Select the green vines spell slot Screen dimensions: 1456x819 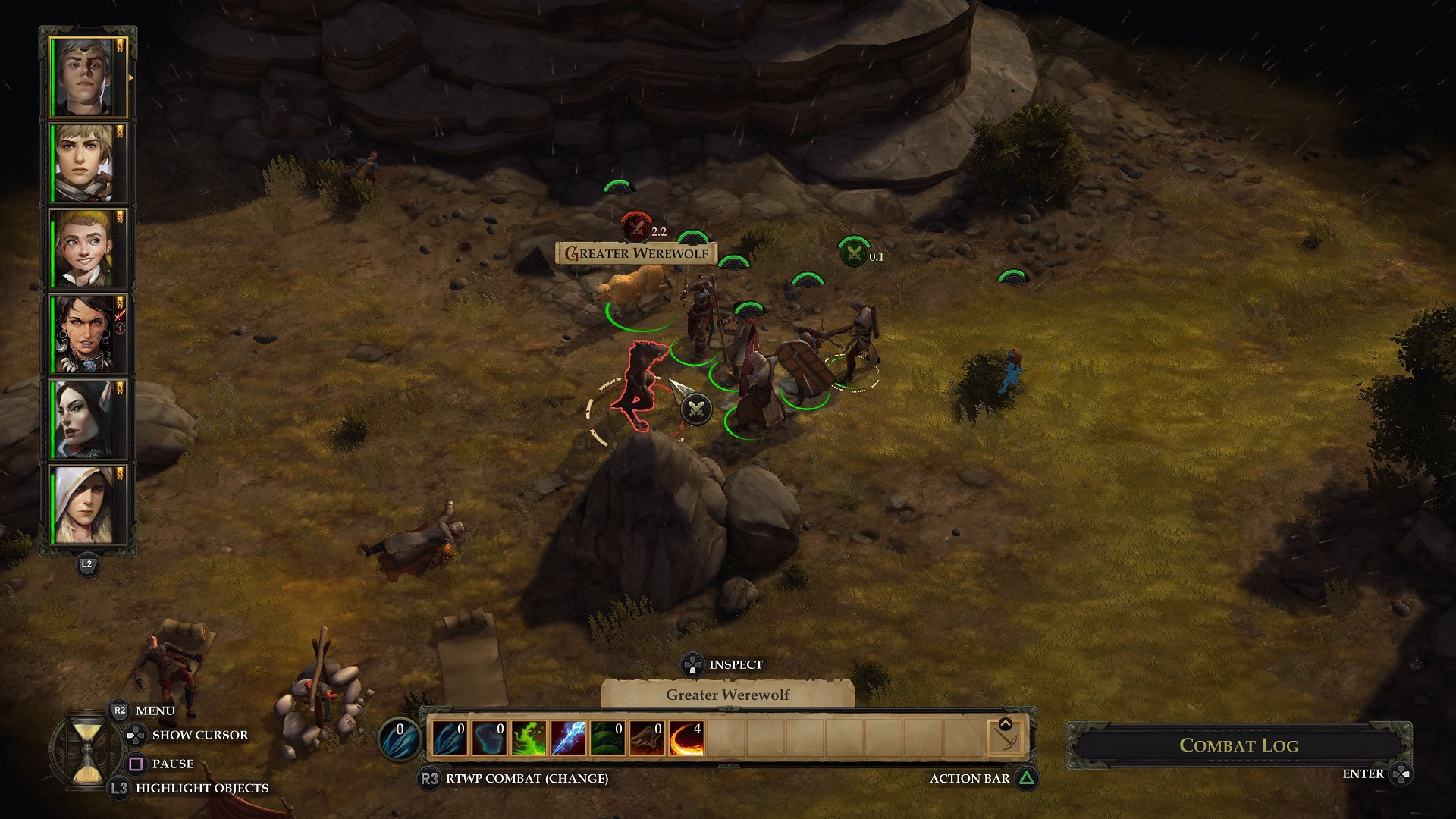(607, 738)
